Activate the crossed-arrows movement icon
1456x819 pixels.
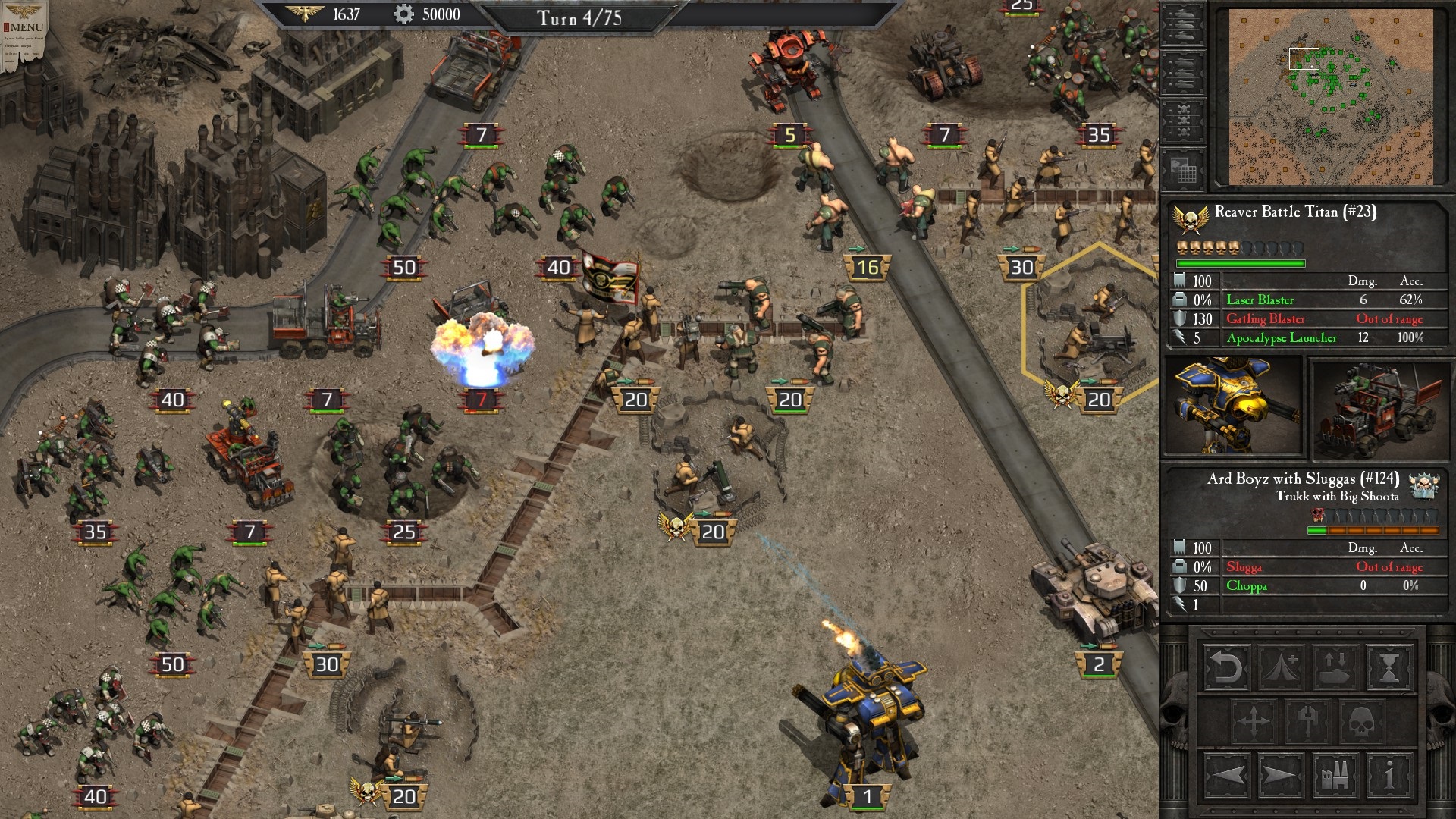1254,720
